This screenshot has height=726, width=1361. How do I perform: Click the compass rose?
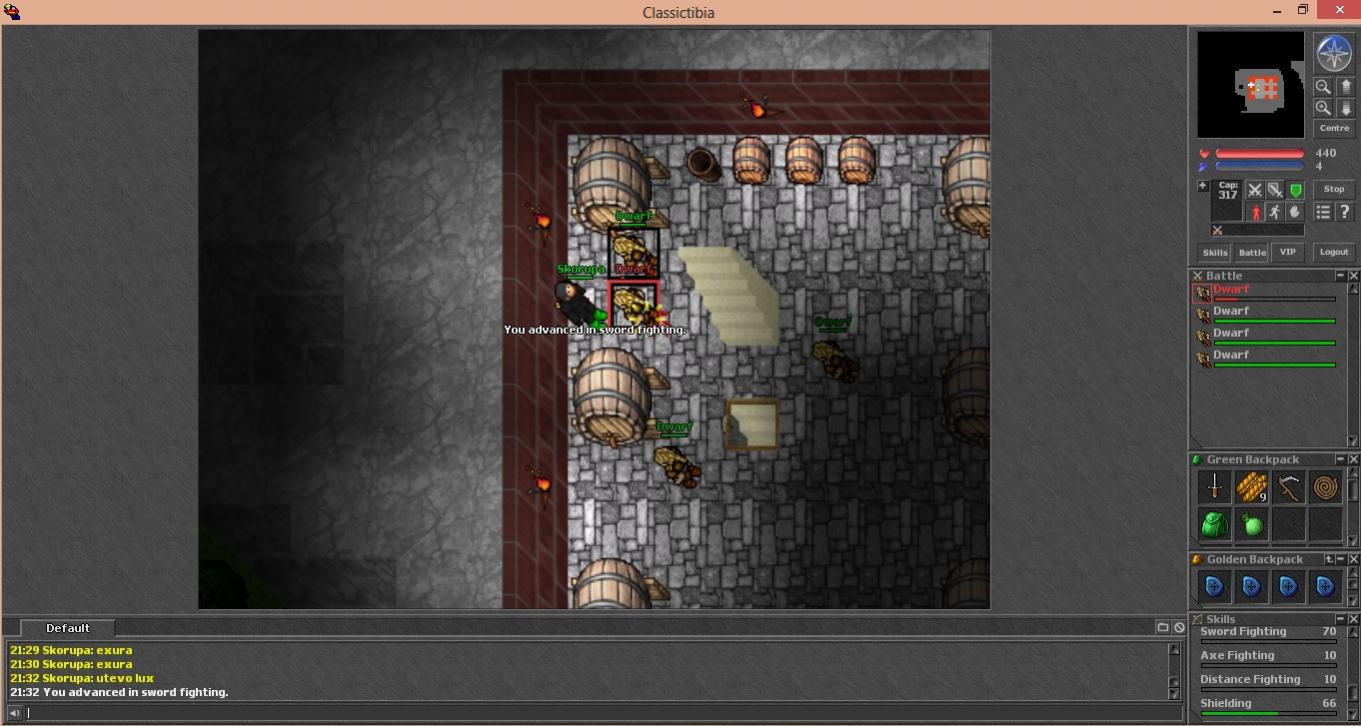tap(1333, 53)
